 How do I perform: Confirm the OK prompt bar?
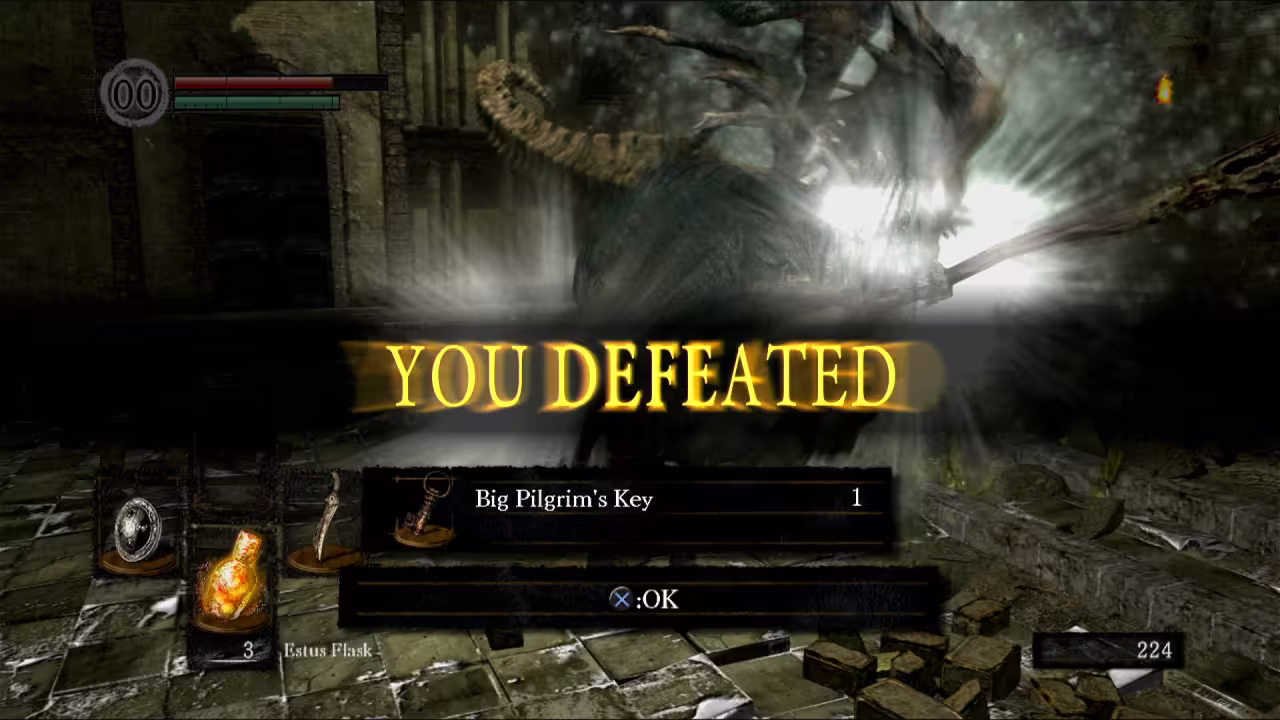643,599
